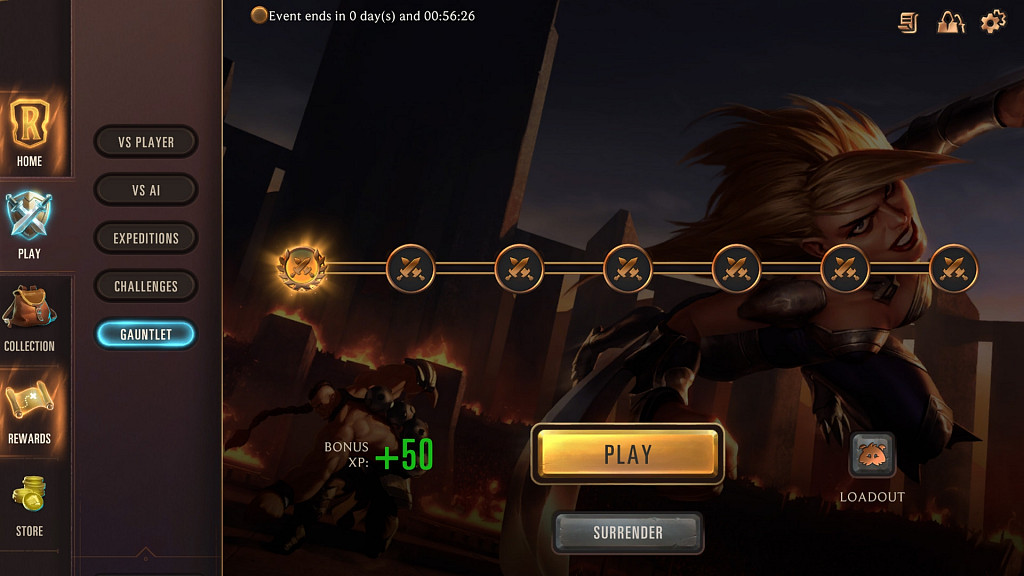Viewport: 1024px width, 576px height.
Task: Select the VS PLAYER mode
Action: (x=146, y=142)
